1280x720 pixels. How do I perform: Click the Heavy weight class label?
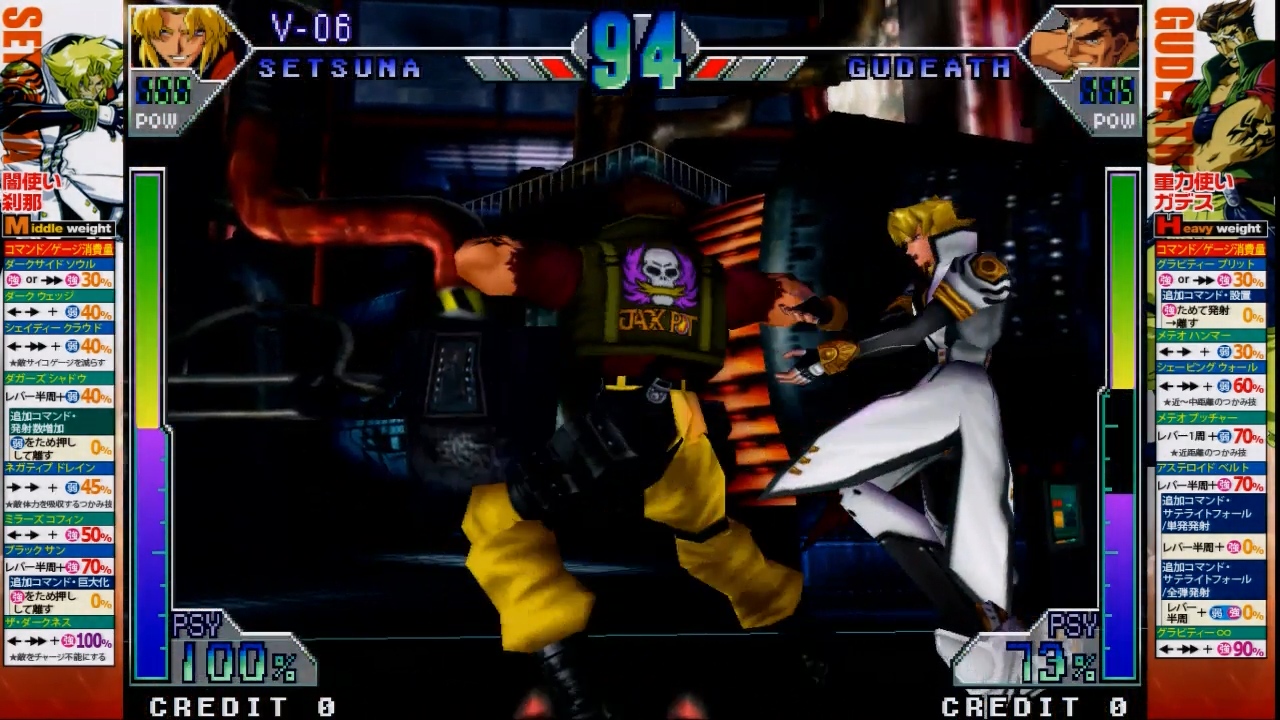point(1211,228)
